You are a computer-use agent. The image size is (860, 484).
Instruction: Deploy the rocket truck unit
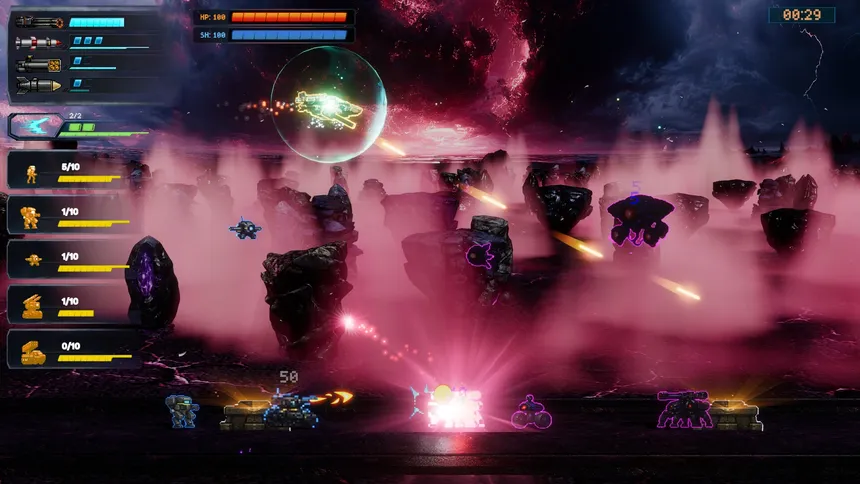(x=32, y=350)
